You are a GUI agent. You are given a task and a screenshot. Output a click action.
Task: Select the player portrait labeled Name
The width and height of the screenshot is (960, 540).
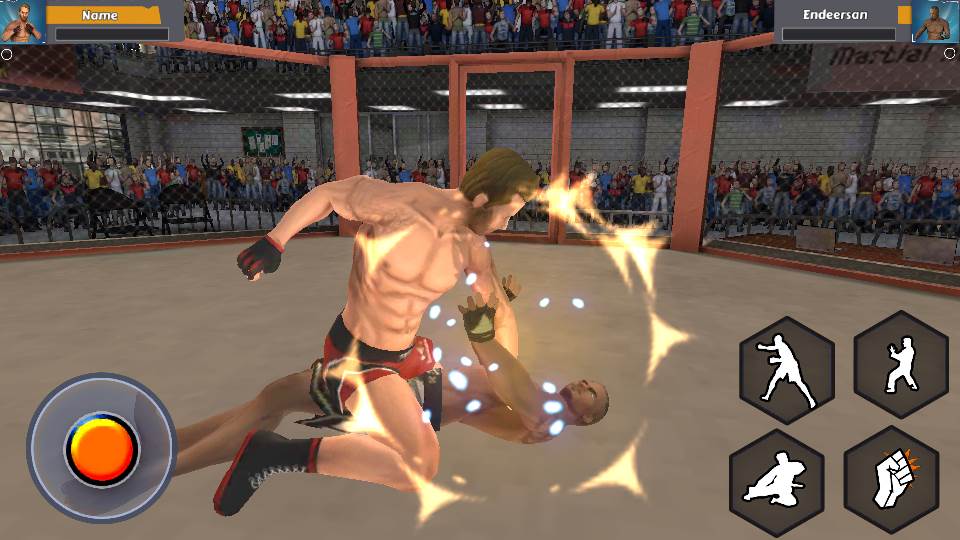coord(22,22)
